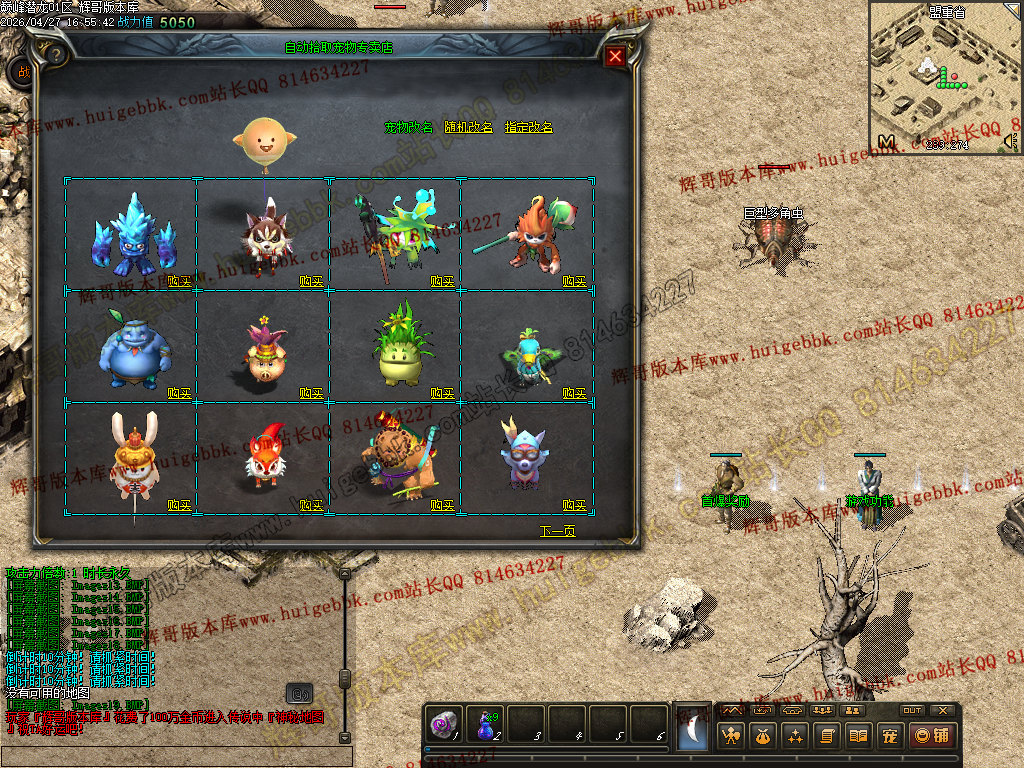Buy the blue ice crystal golem pet

179,282
